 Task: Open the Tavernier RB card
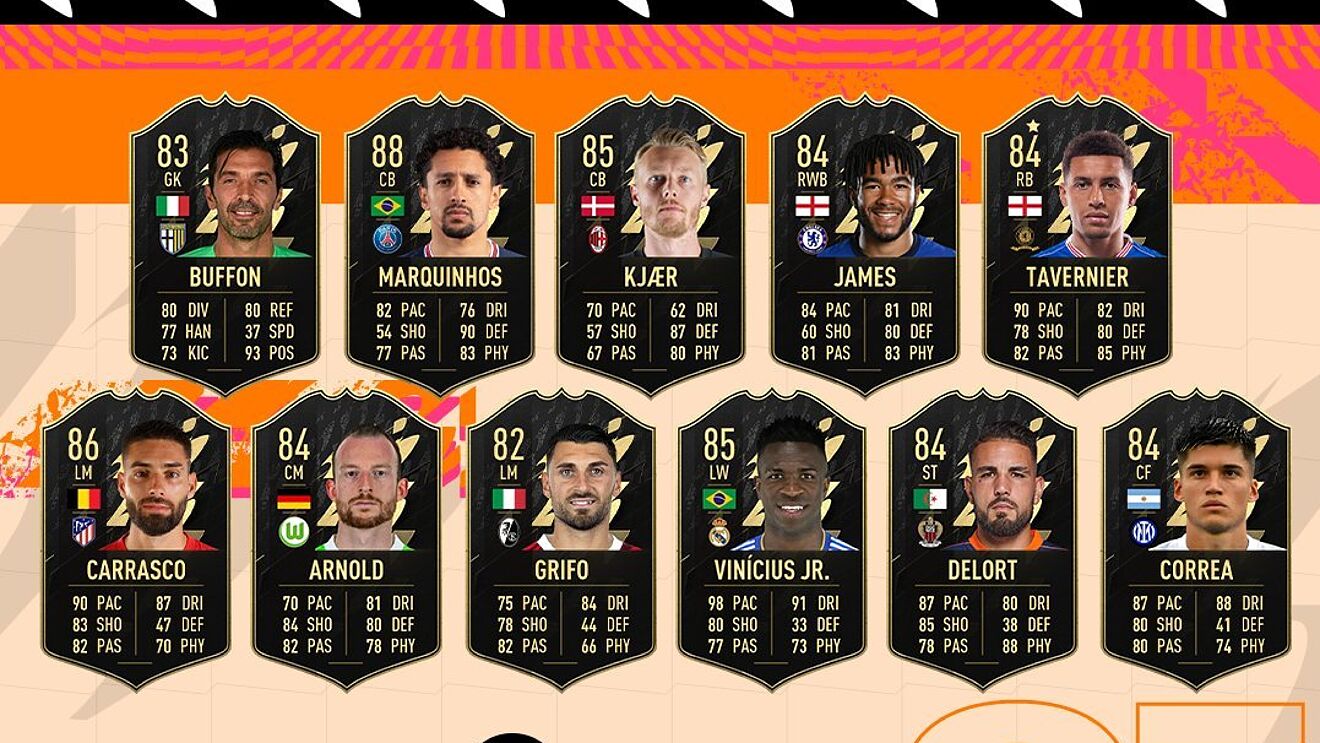coord(1077,245)
